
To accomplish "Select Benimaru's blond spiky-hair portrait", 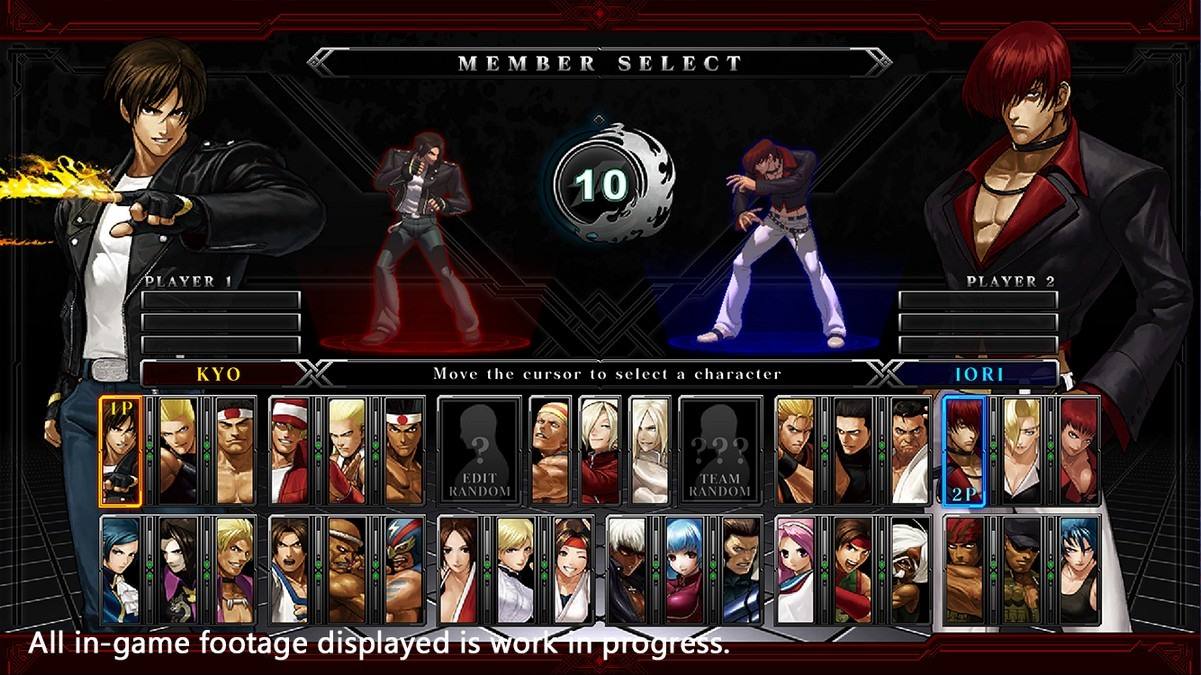I will (x=179, y=451).
